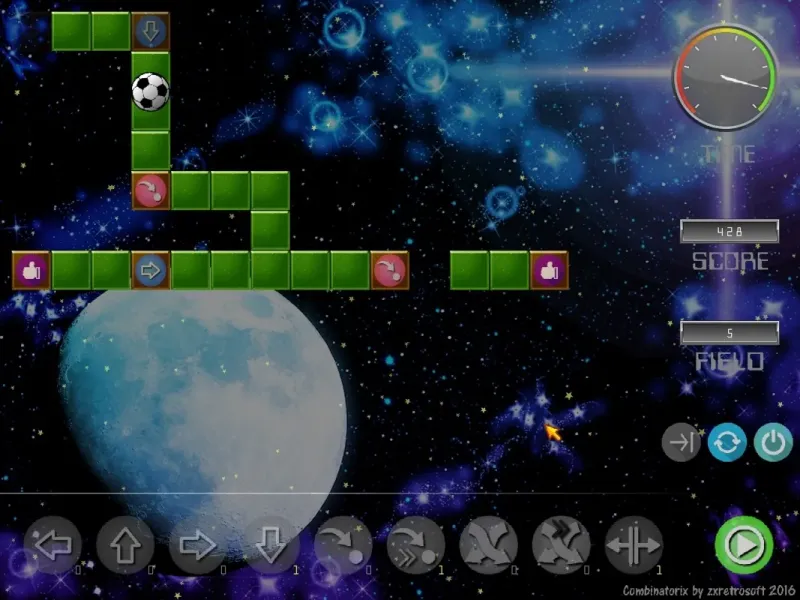Image resolution: width=800 pixels, height=600 pixels.
Task: Quit using the teal power button
Action: tap(772, 442)
